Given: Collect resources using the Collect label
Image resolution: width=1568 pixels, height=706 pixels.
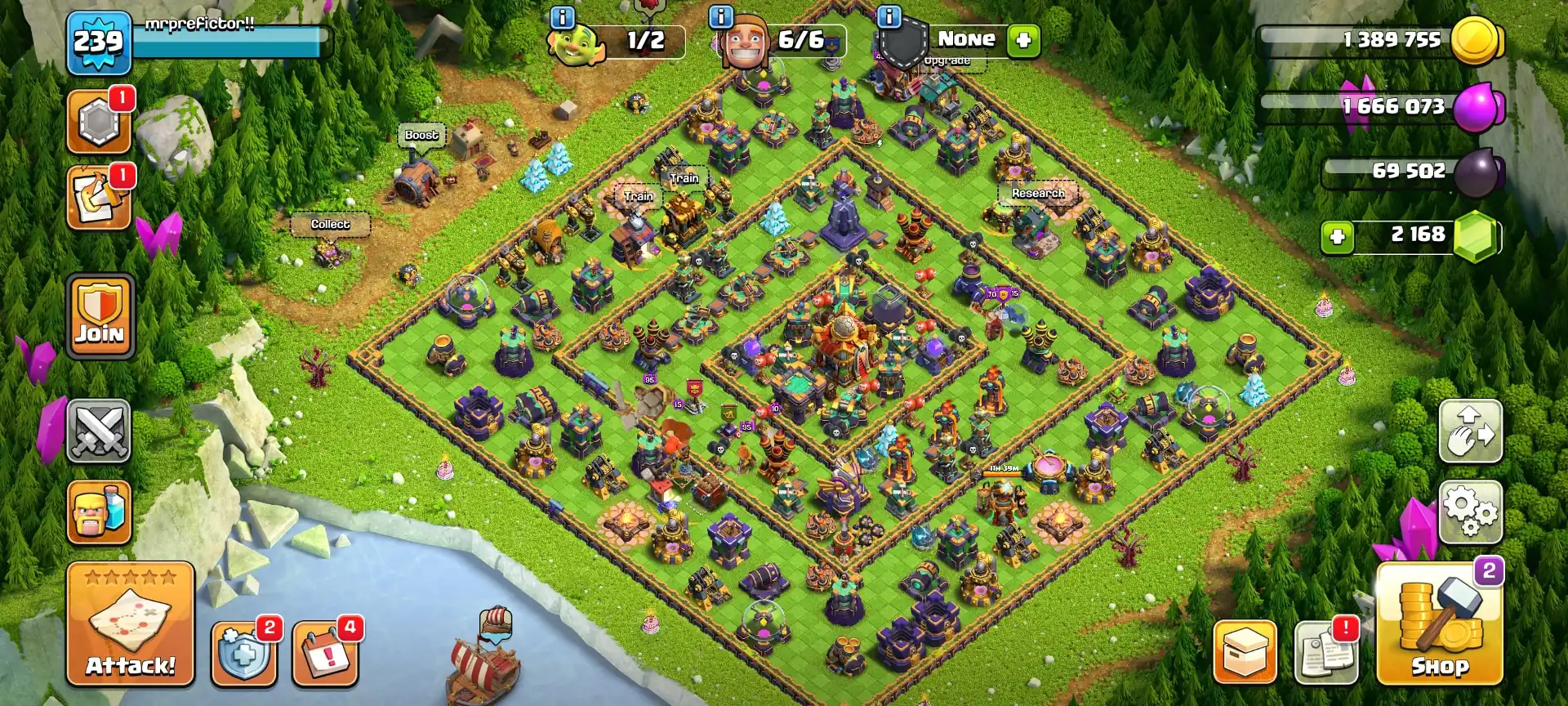Looking at the screenshot, I should coord(330,223).
